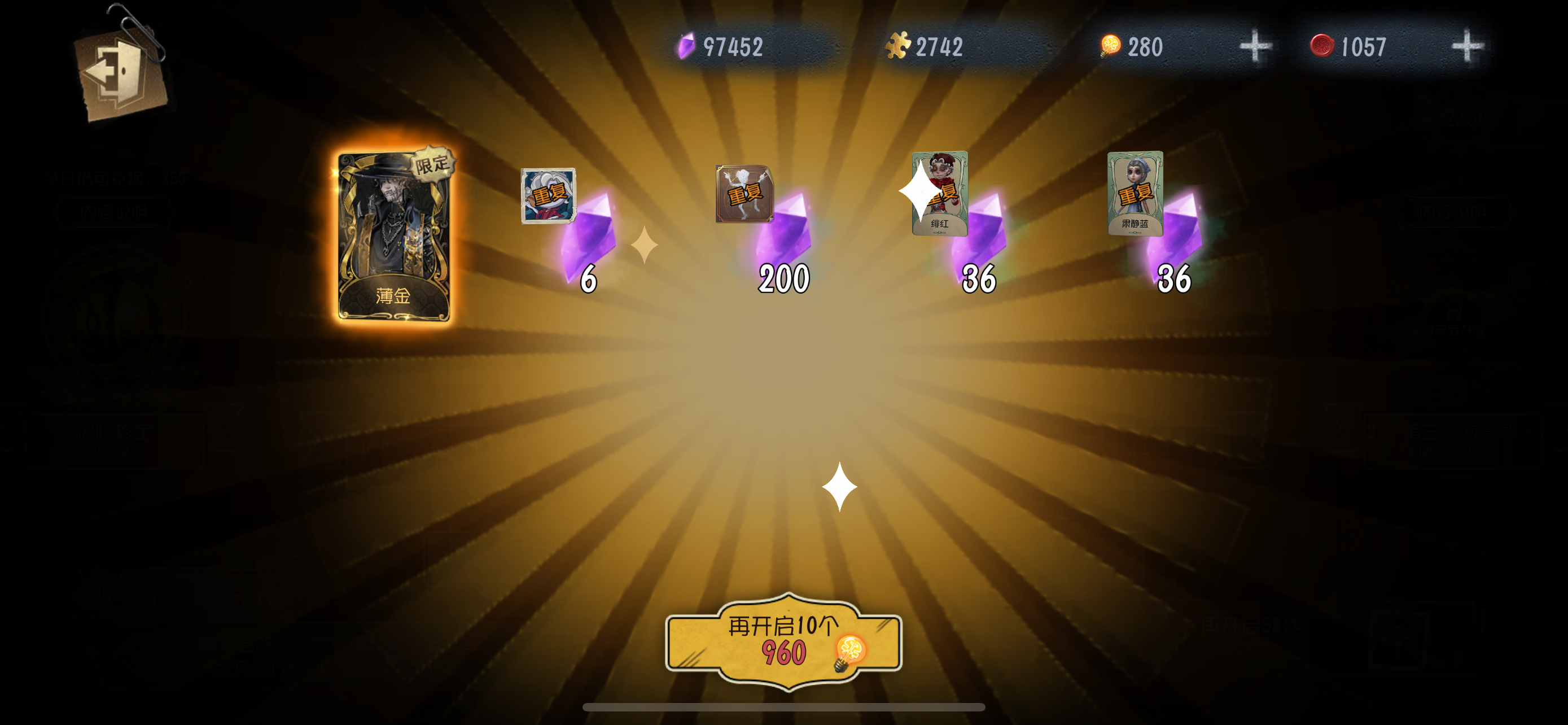The height and width of the screenshot is (725, 1568).
Task: View the duplicate 肃静蓝 costume card
Action: 1135,194
